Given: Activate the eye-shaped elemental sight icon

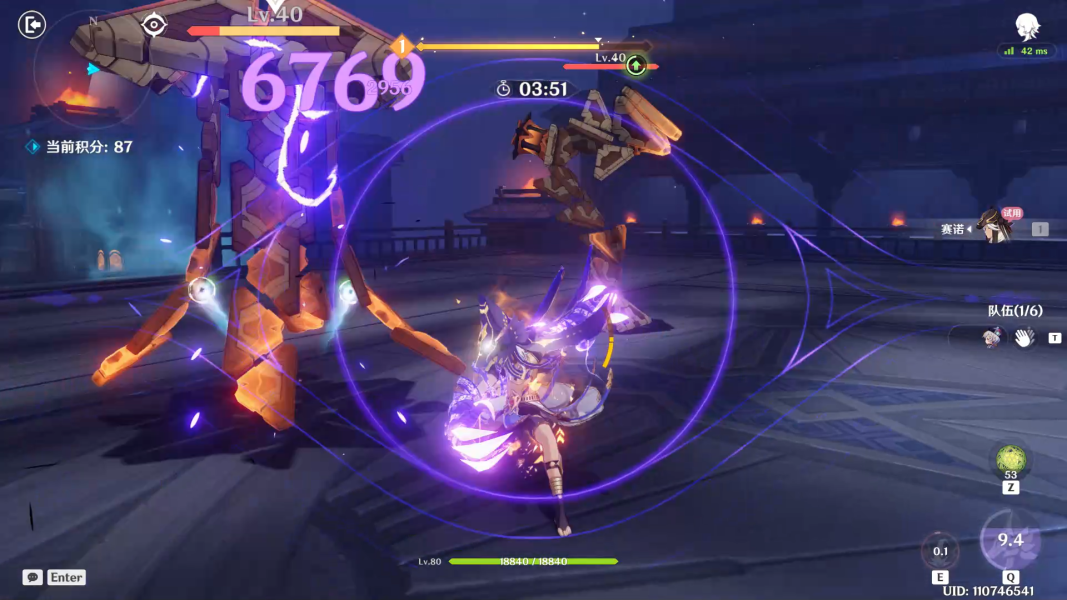Looking at the screenshot, I should point(153,24).
